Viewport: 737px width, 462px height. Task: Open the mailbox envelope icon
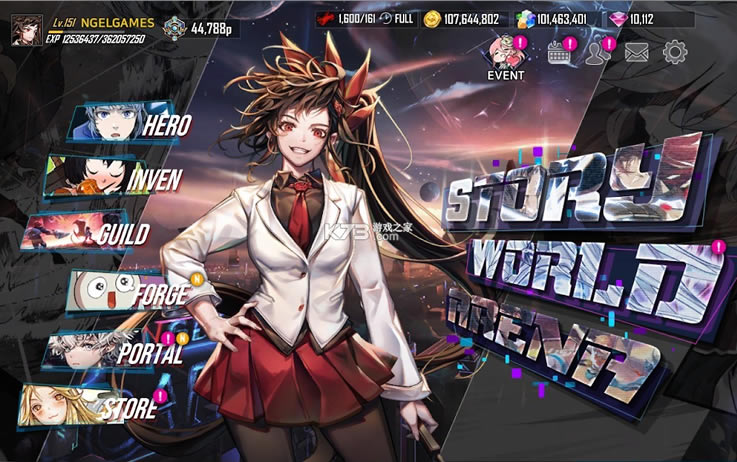coord(637,53)
